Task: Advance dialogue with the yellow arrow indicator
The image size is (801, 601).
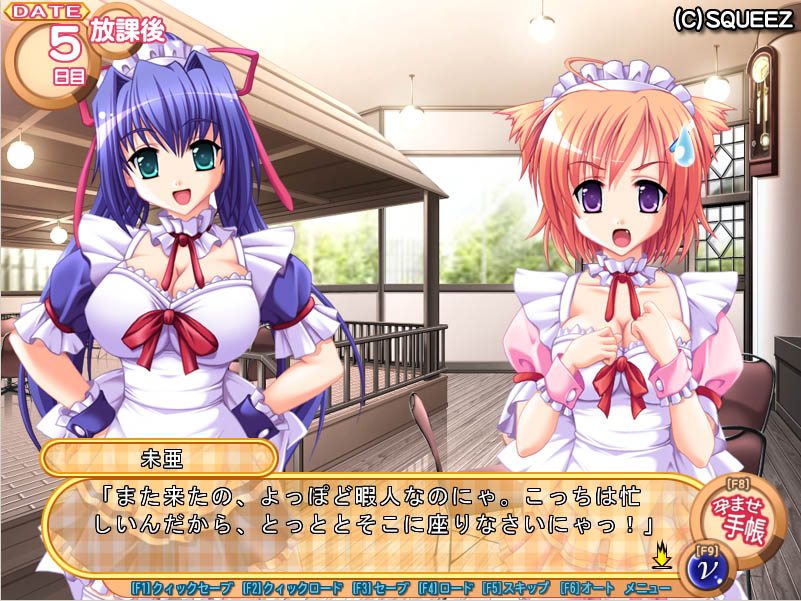Action: pyautogui.click(x=661, y=551)
